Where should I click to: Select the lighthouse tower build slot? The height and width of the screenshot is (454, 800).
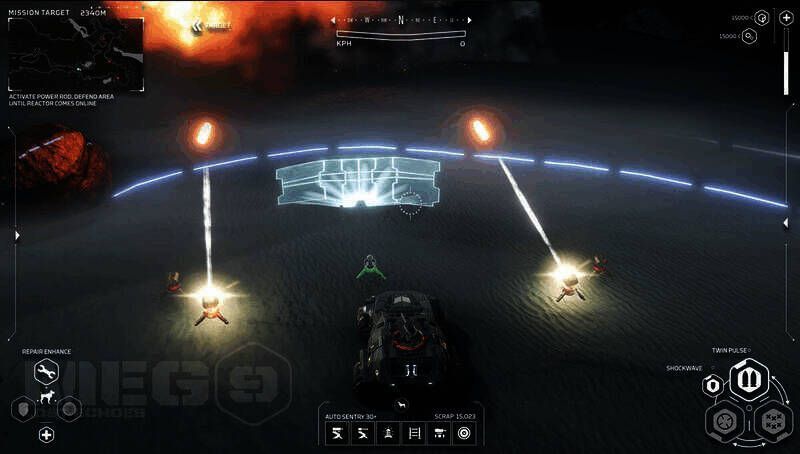[x=387, y=433]
